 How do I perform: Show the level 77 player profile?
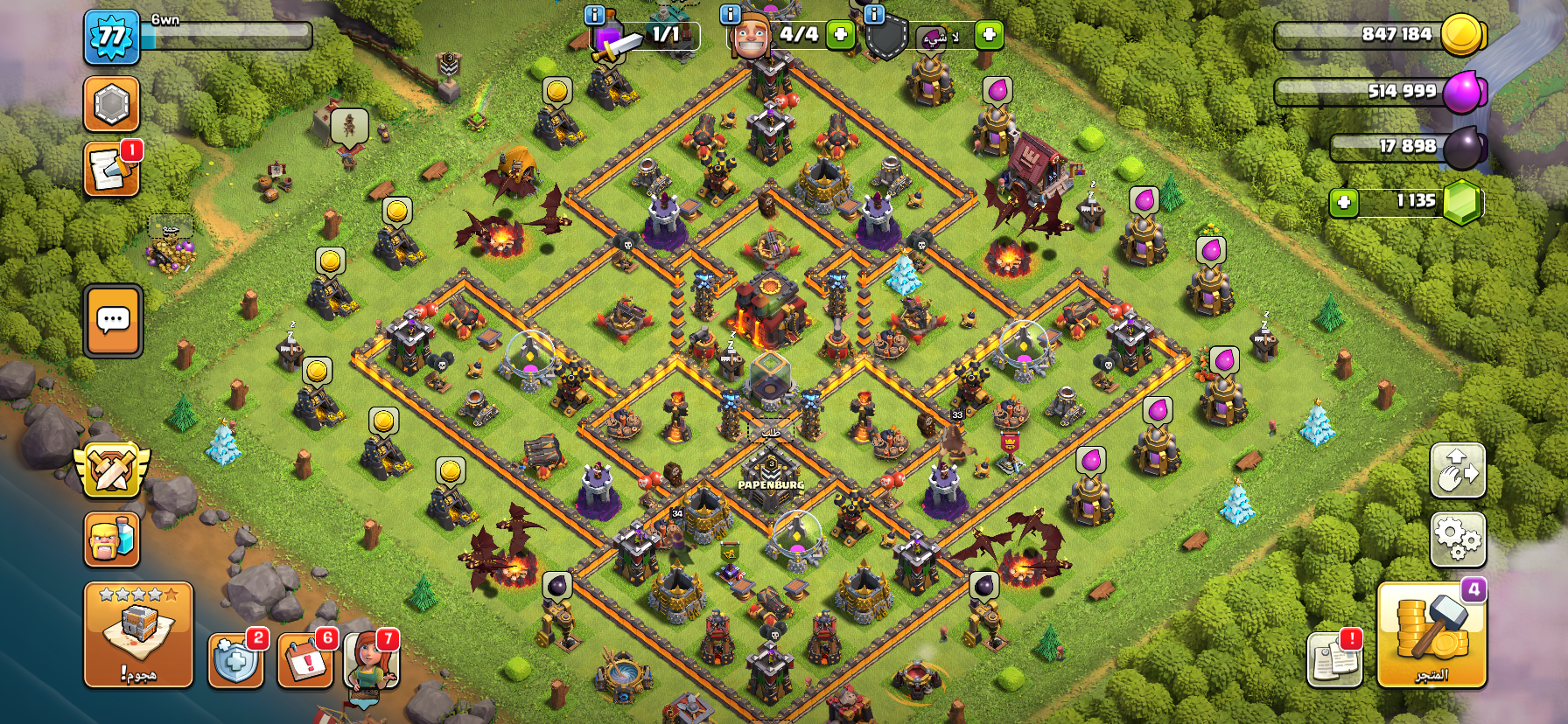[x=111, y=37]
